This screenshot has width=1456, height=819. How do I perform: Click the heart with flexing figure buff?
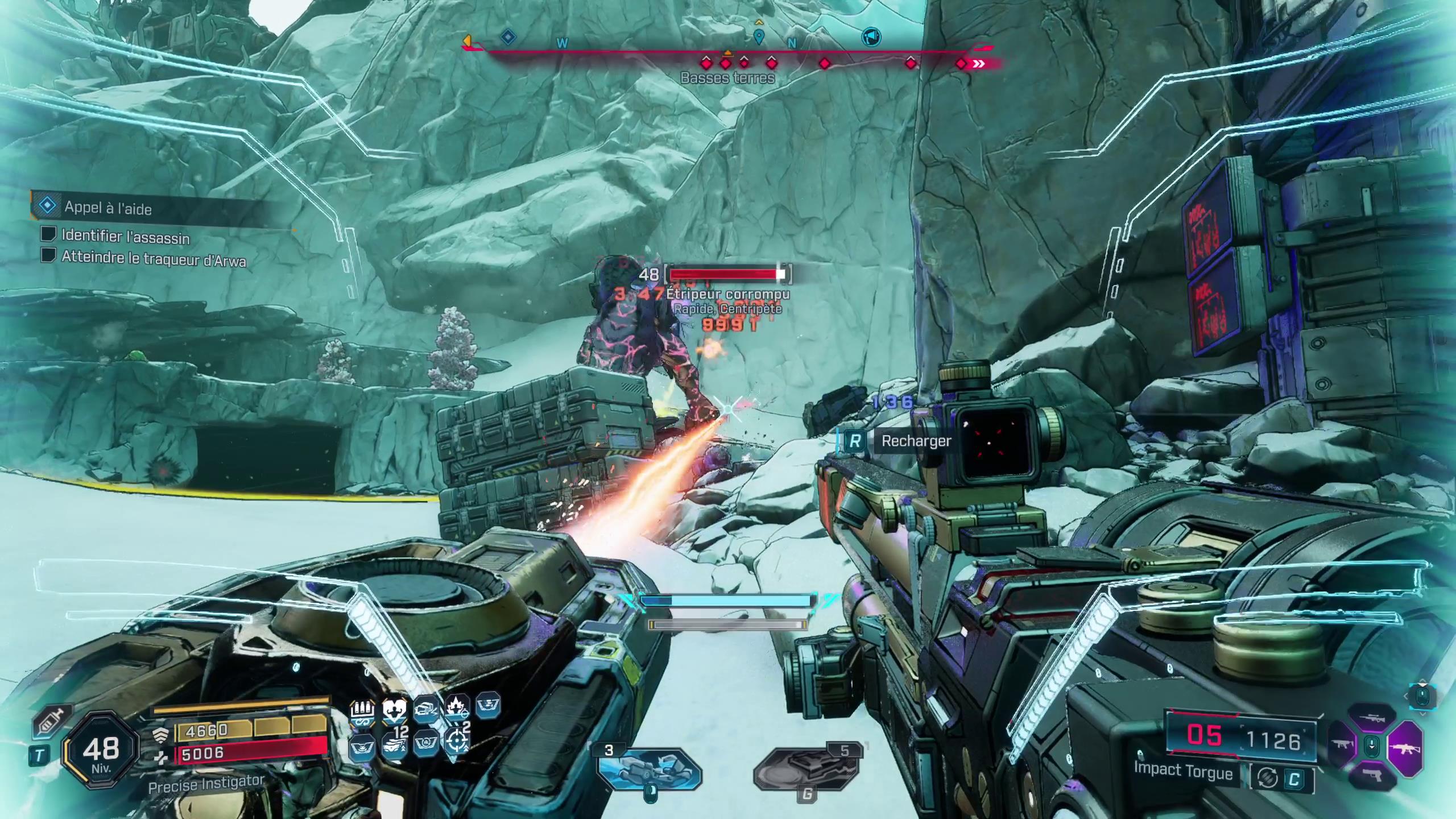pyautogui.click(x=394, y=712)
